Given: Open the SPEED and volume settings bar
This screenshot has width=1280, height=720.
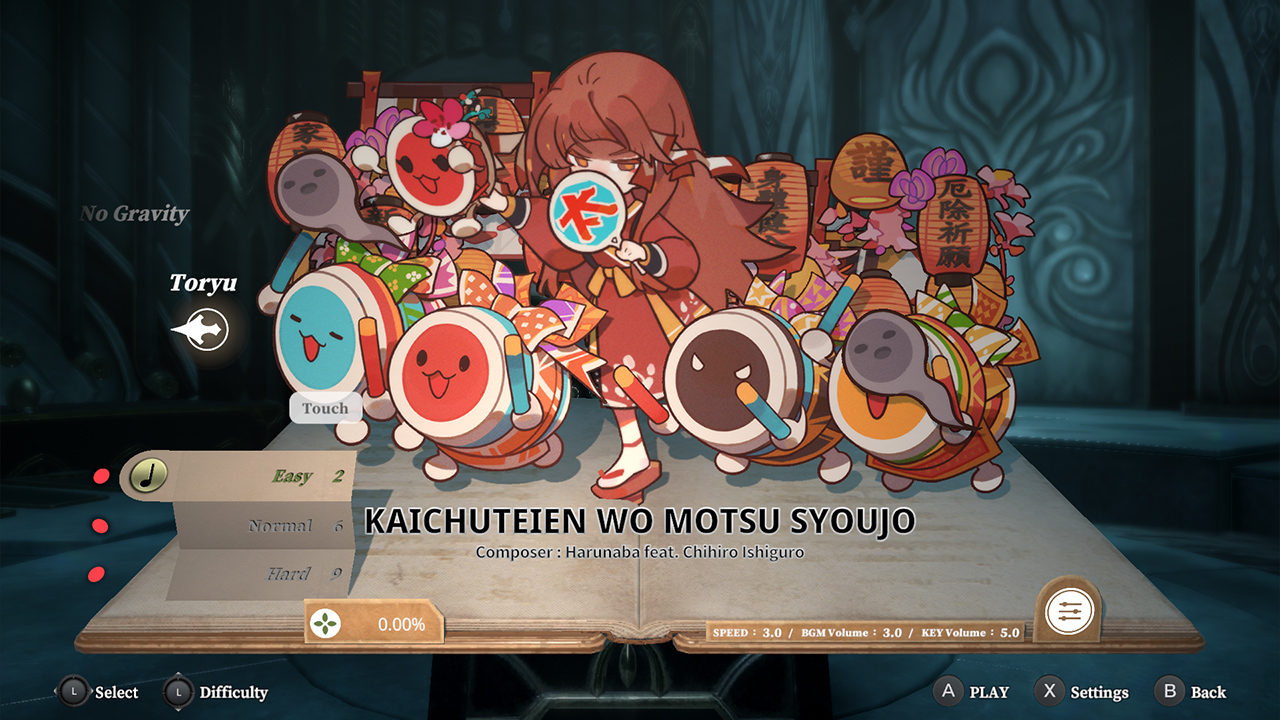Looking at the screenshot, I should [865, 632].
